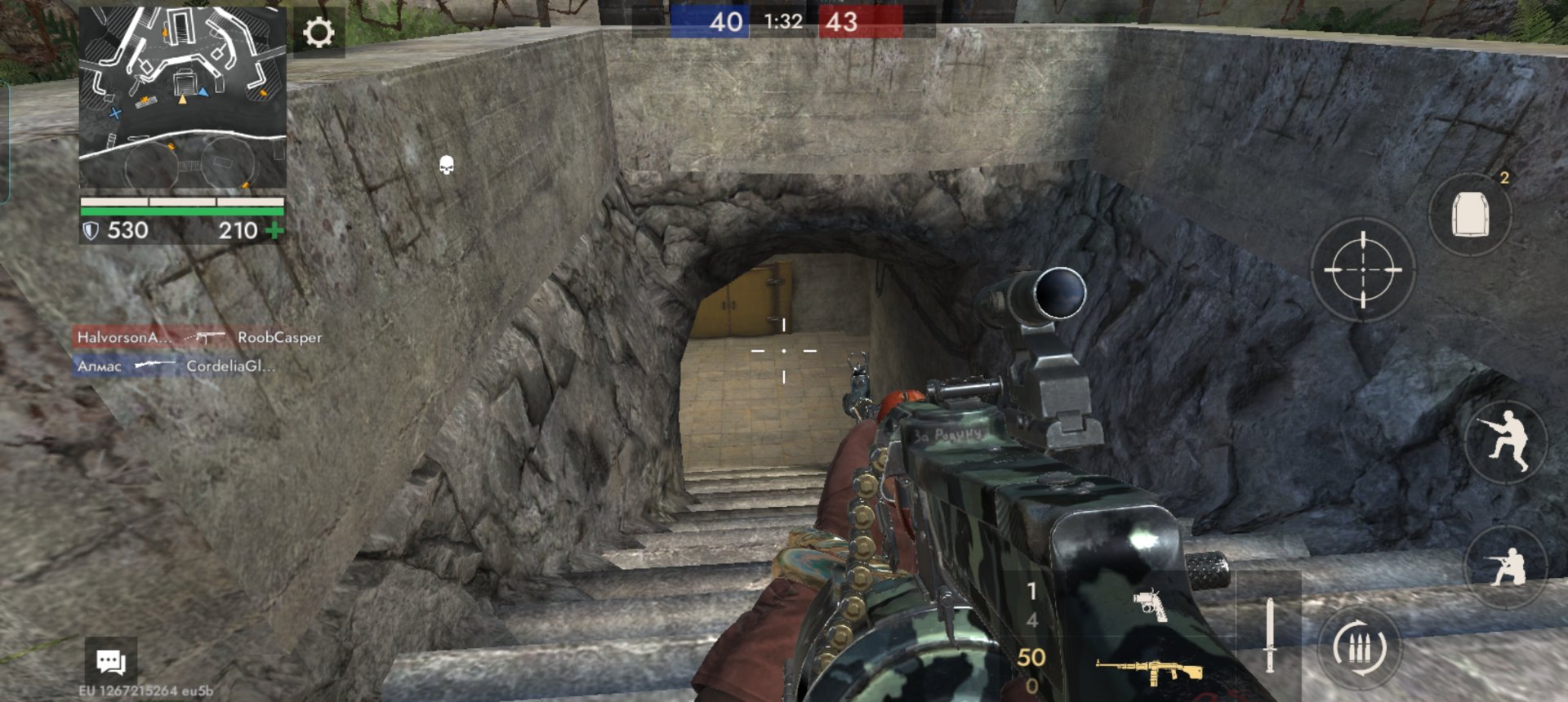Use the green plus heal icon

[275, 231]
